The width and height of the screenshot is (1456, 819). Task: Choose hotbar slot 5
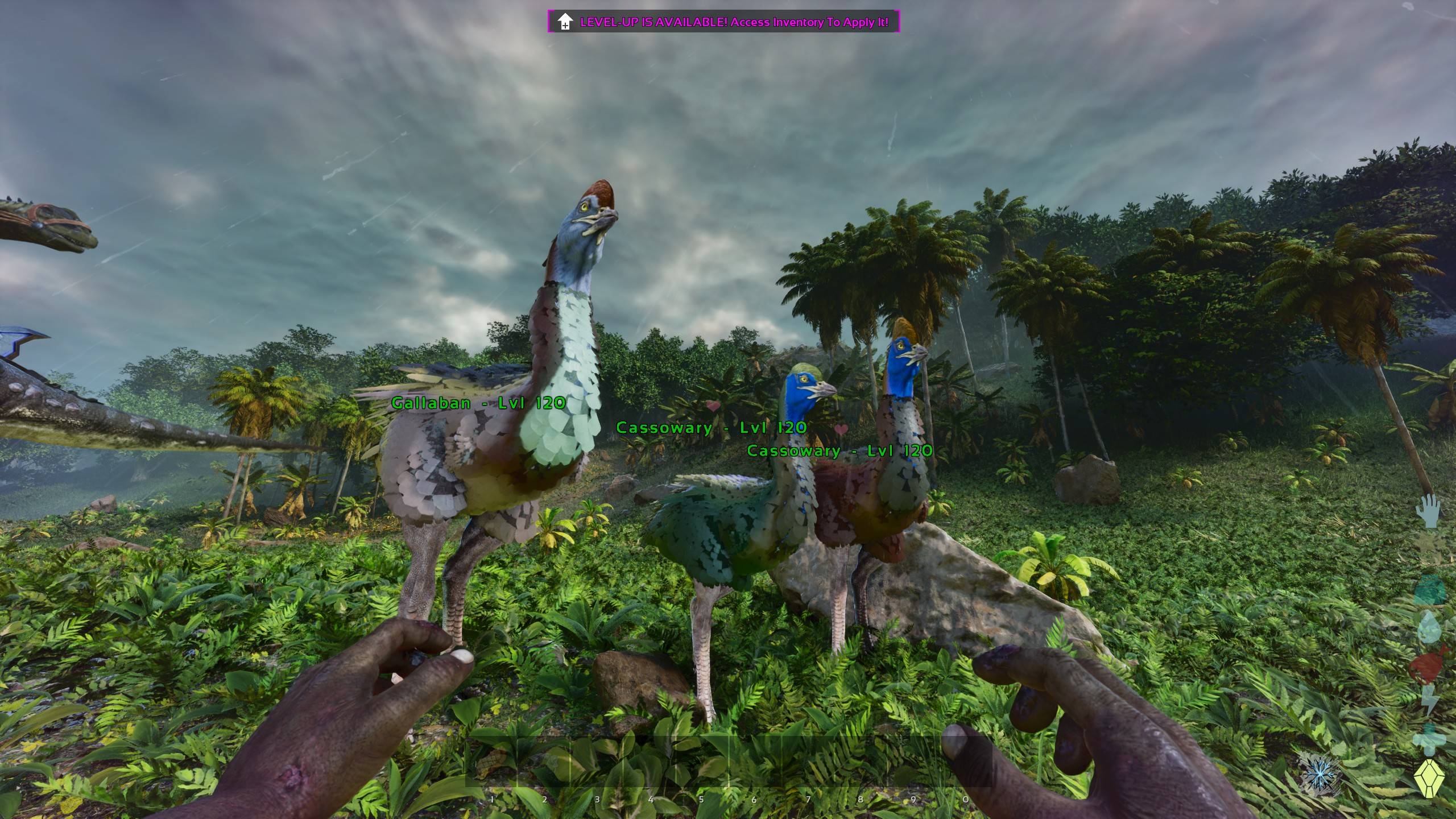pyautogui.click(x=702, y=762)
